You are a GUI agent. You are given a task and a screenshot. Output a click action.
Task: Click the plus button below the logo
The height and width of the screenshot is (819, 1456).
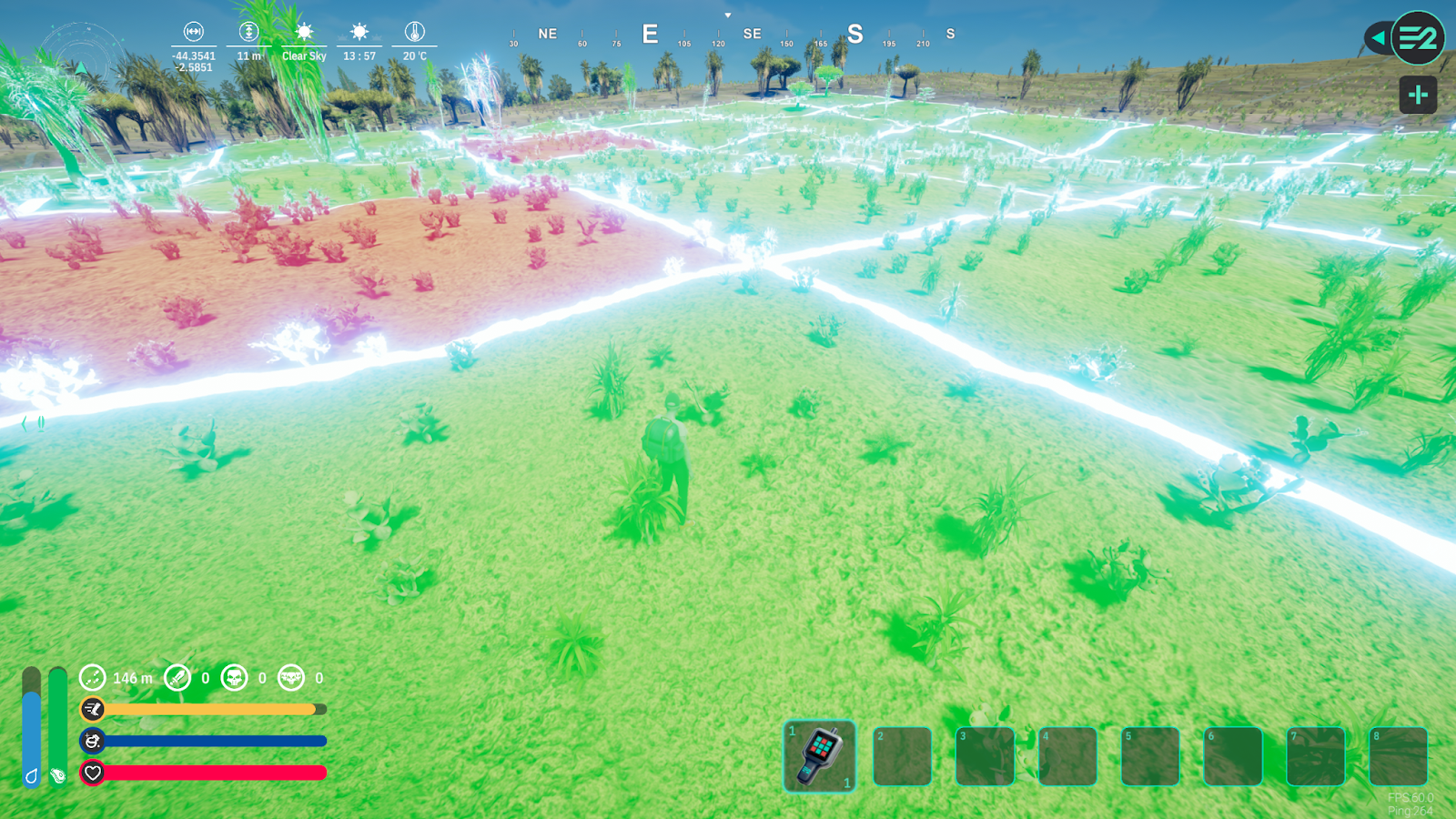[1418, 95]
